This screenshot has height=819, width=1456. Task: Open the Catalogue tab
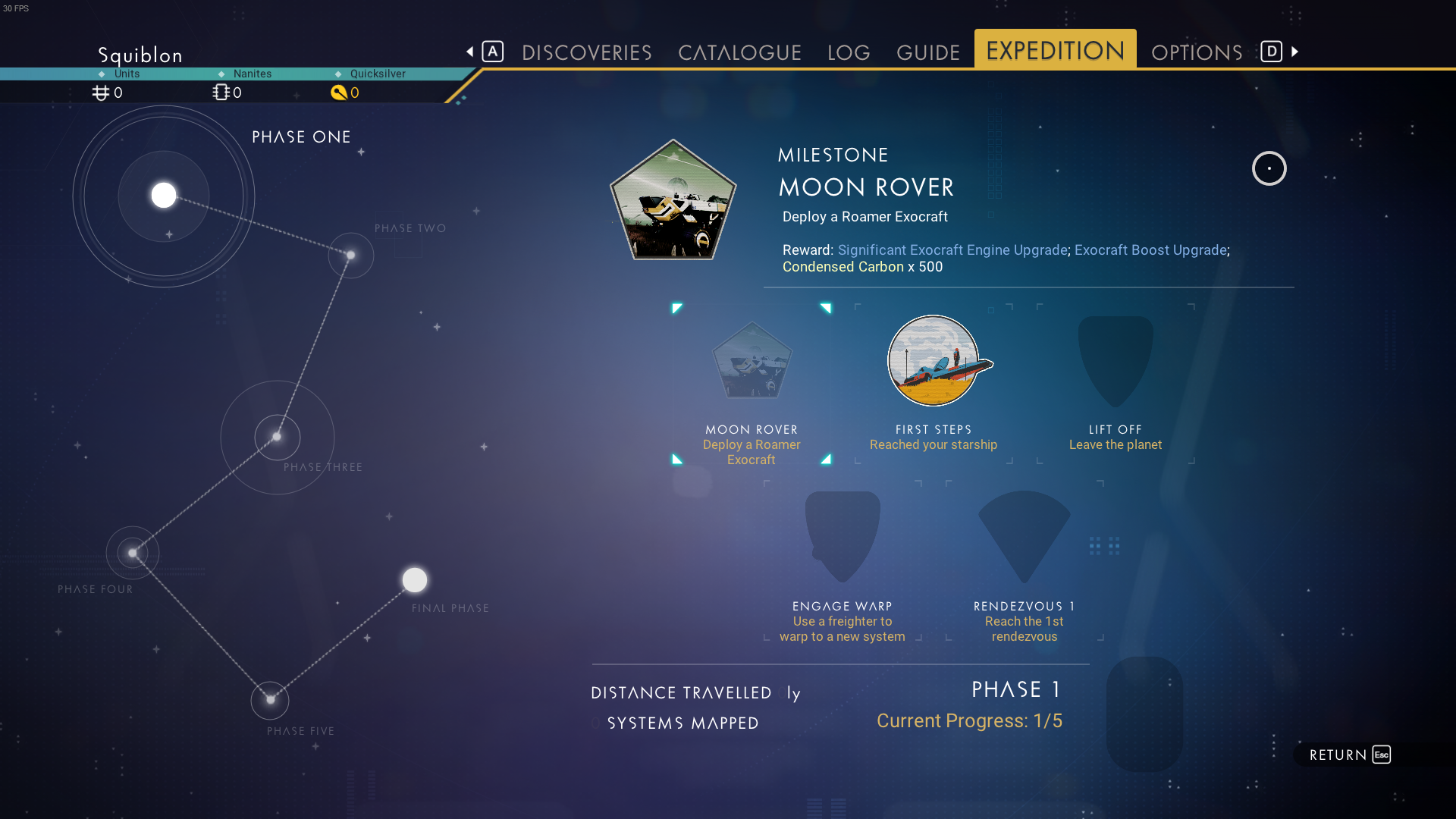point(739,52)
